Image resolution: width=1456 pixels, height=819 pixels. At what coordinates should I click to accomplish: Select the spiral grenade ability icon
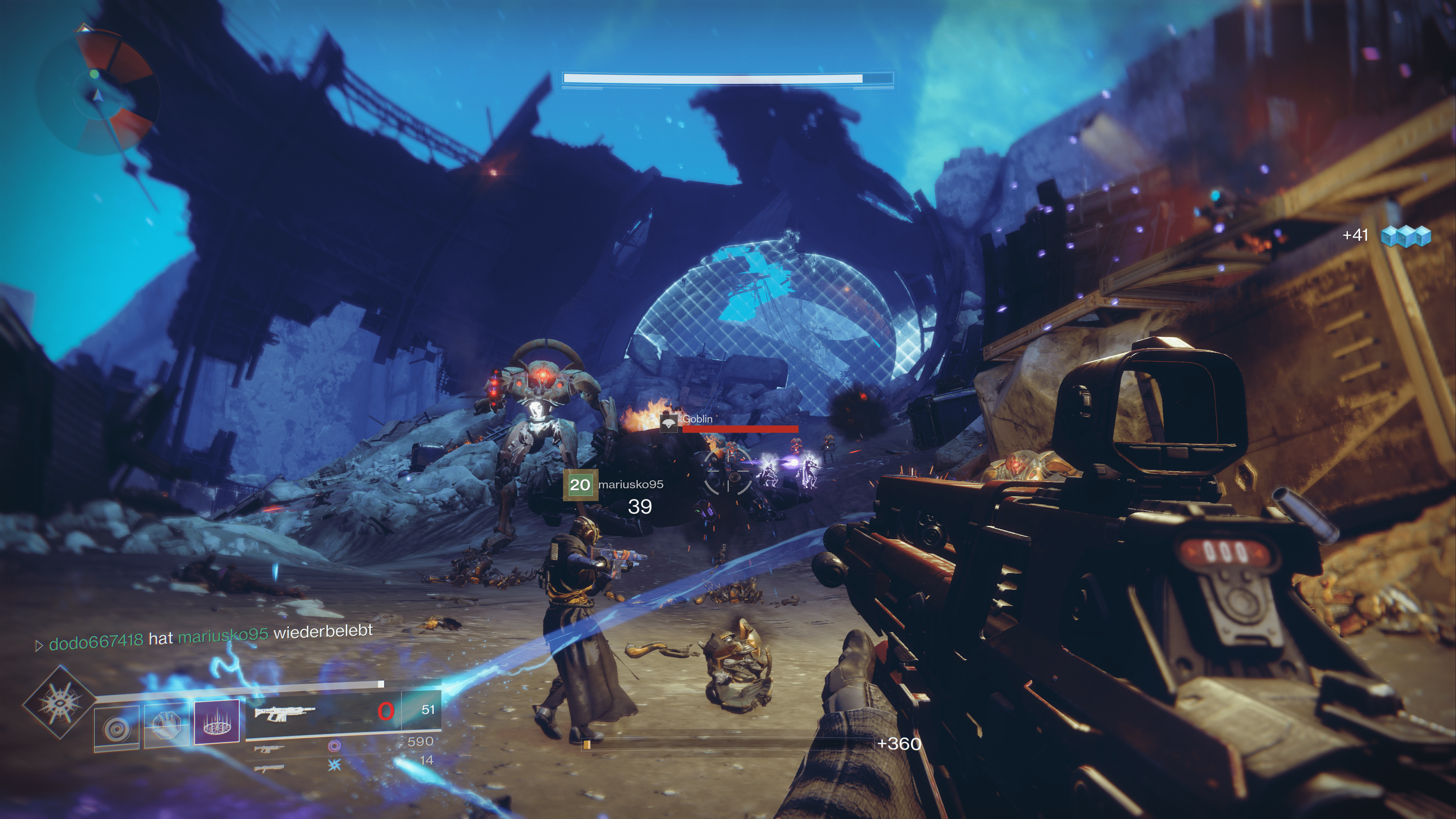[x=116, y=728]
